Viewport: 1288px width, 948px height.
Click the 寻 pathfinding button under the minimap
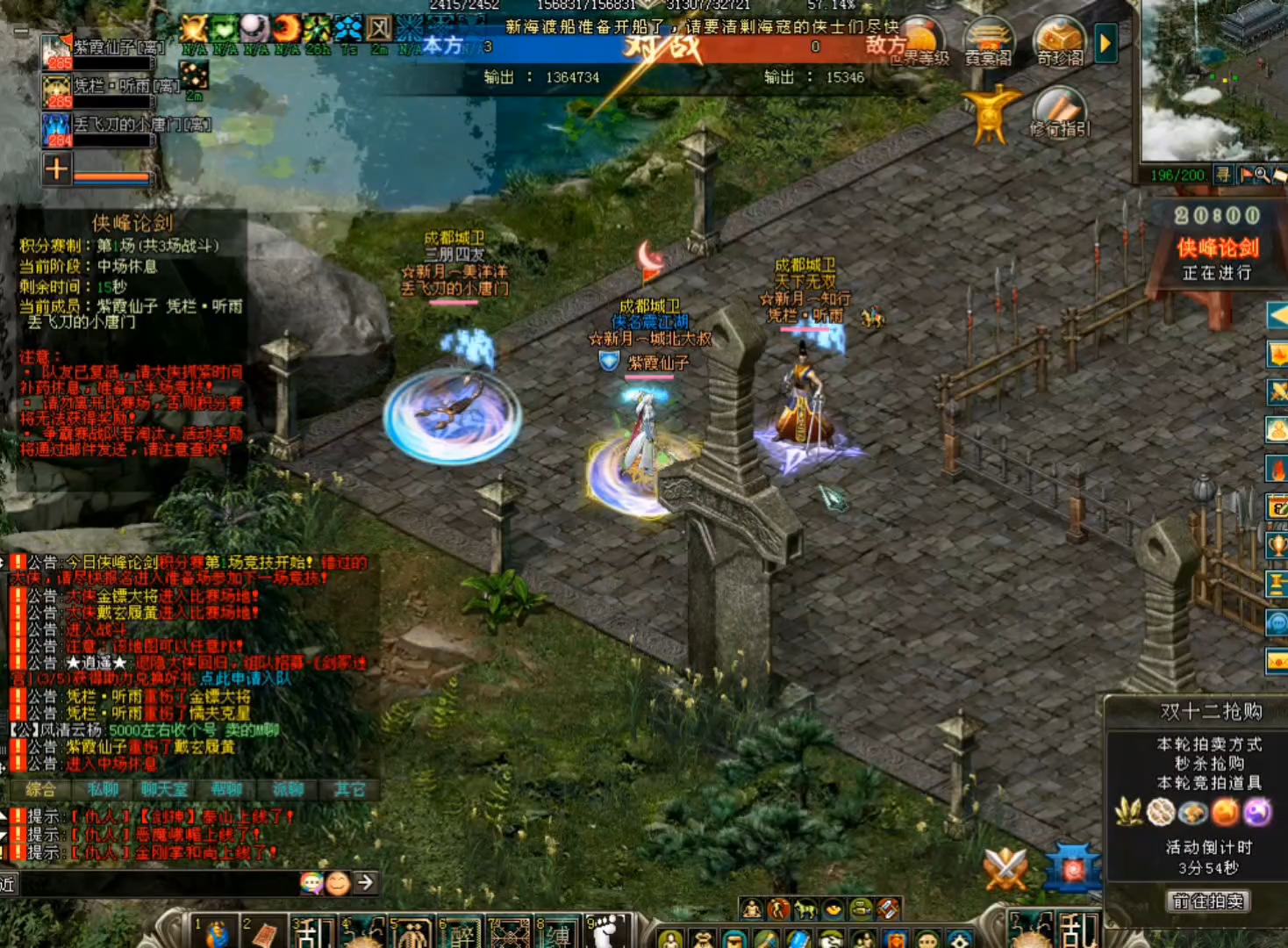(1223, 175)
